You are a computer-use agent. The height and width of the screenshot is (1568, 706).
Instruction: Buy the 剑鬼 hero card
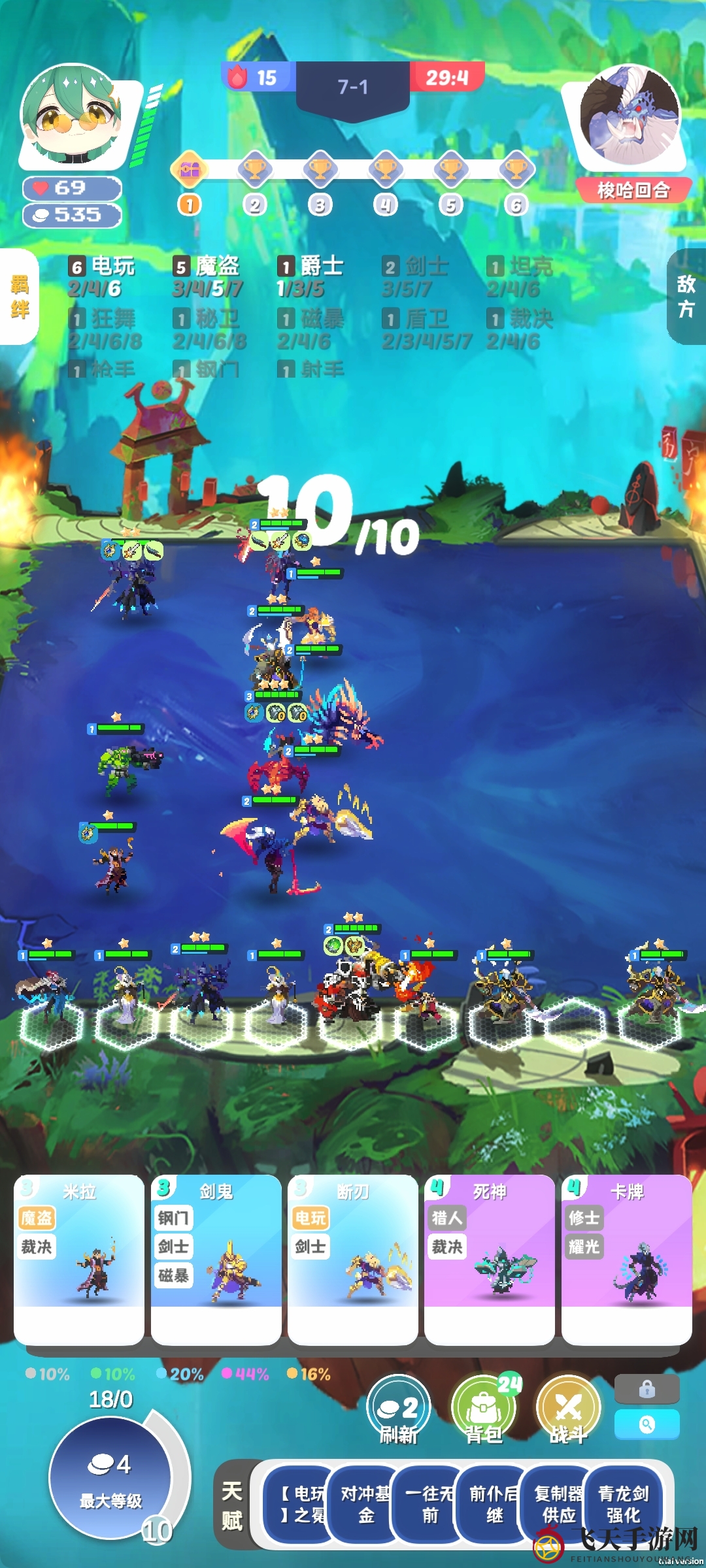pyautogui.click(x=216, y=1258)
